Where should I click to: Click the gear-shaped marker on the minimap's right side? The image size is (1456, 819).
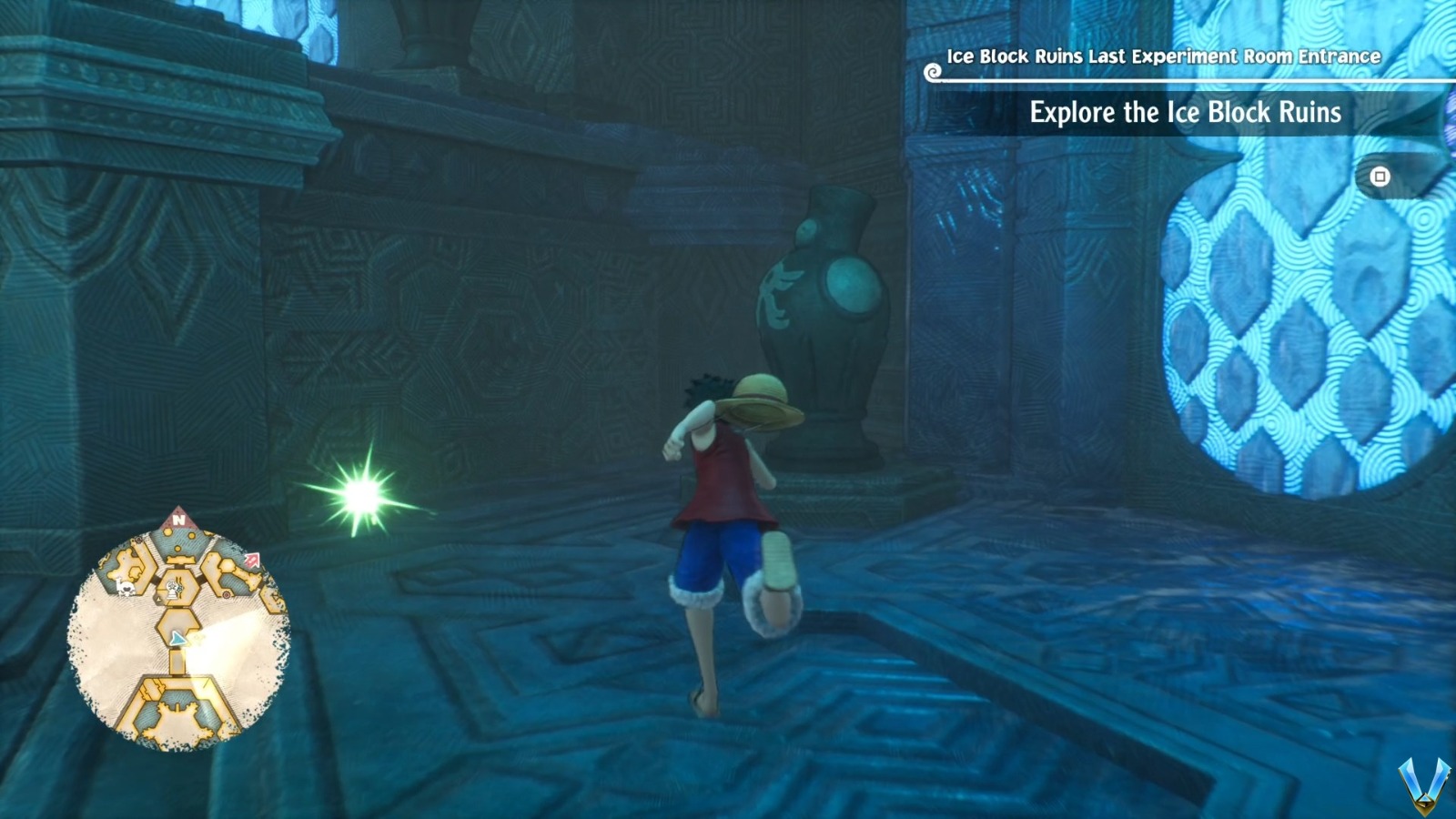pyautogui.click(x=226, y=593)
